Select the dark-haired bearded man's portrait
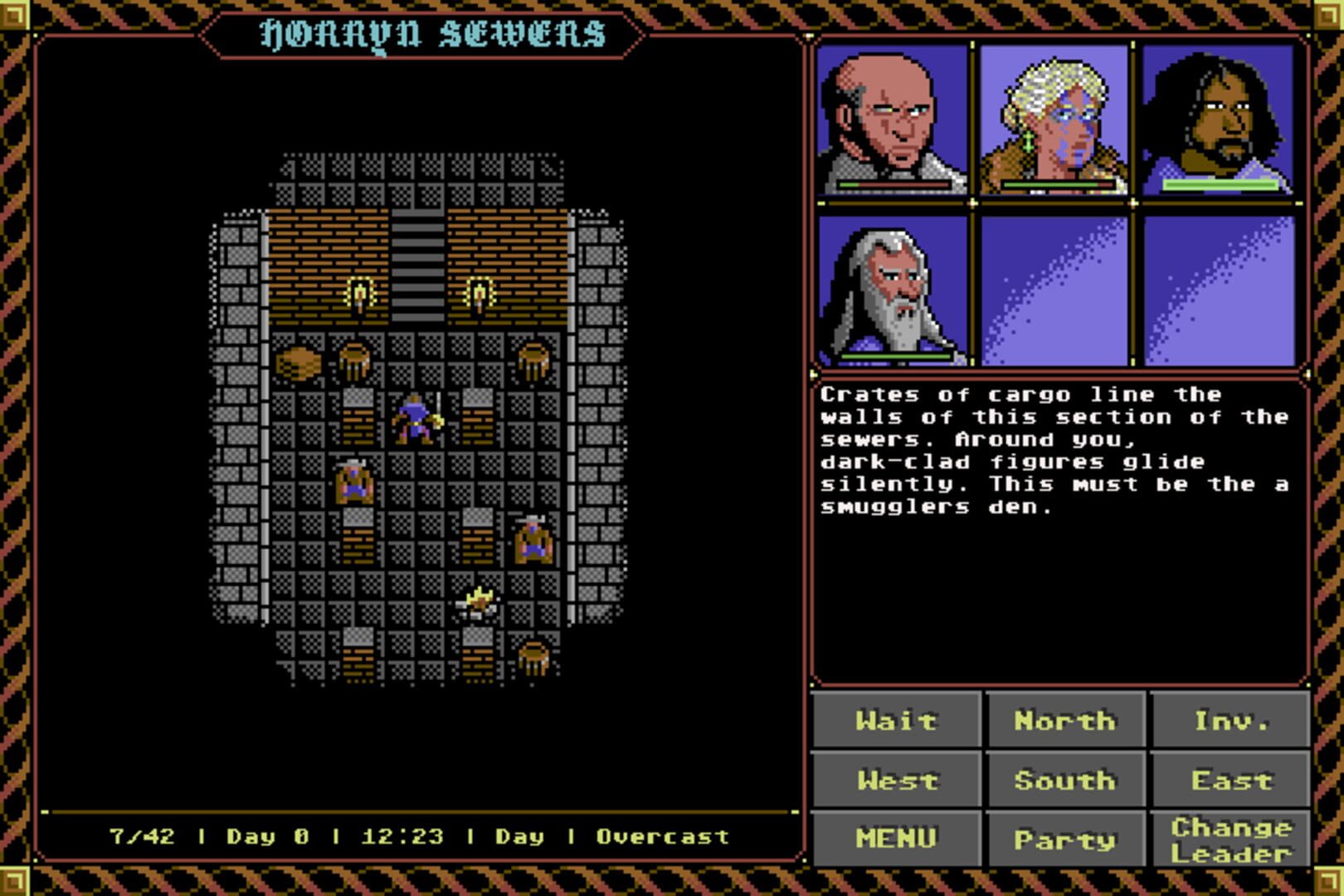The image size is (1344, 896). click(1220, 120)
